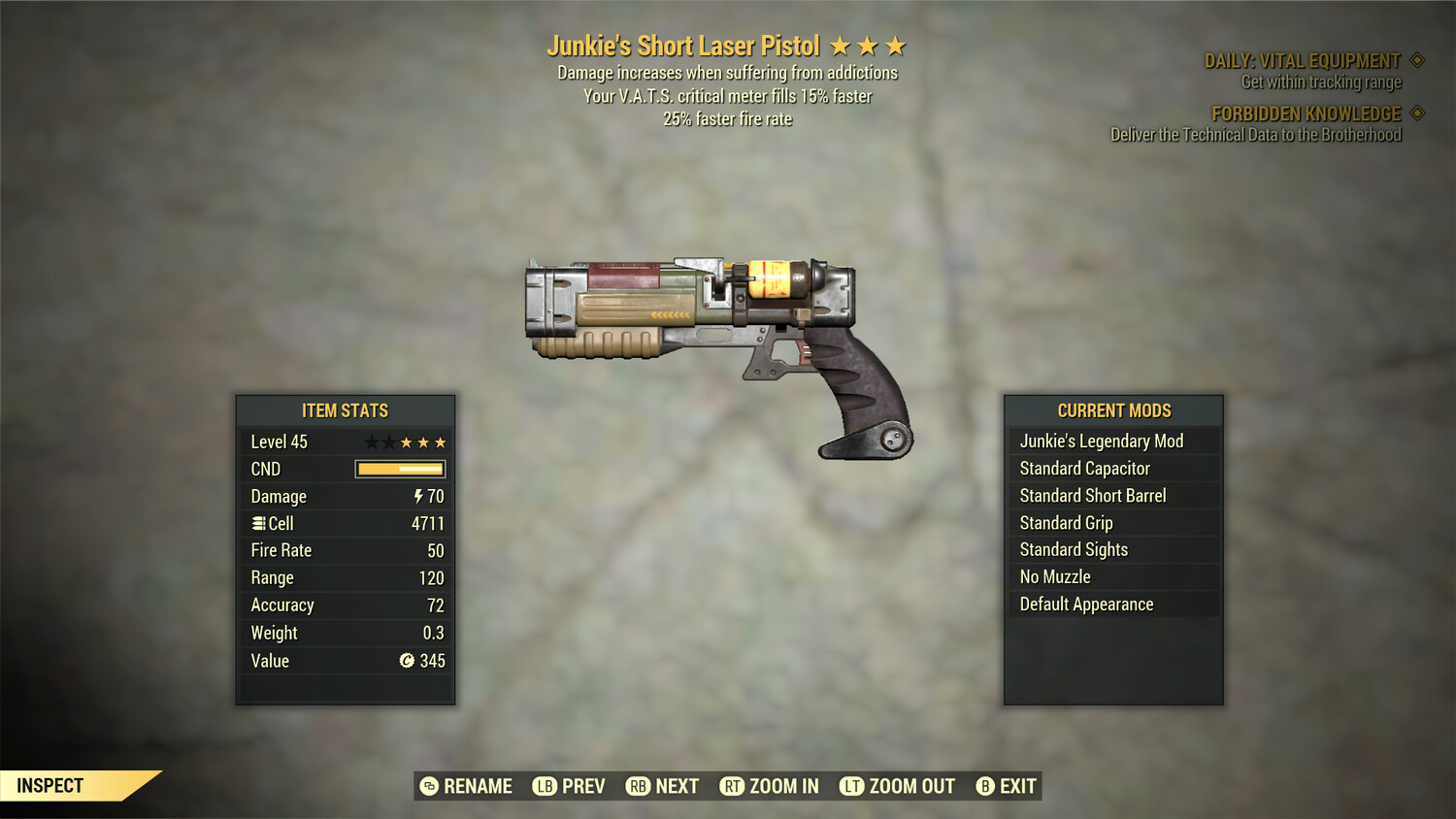The image size is (1456, 819).
Task: Click the first gold star after the weapon name
Action: point(841,44)
